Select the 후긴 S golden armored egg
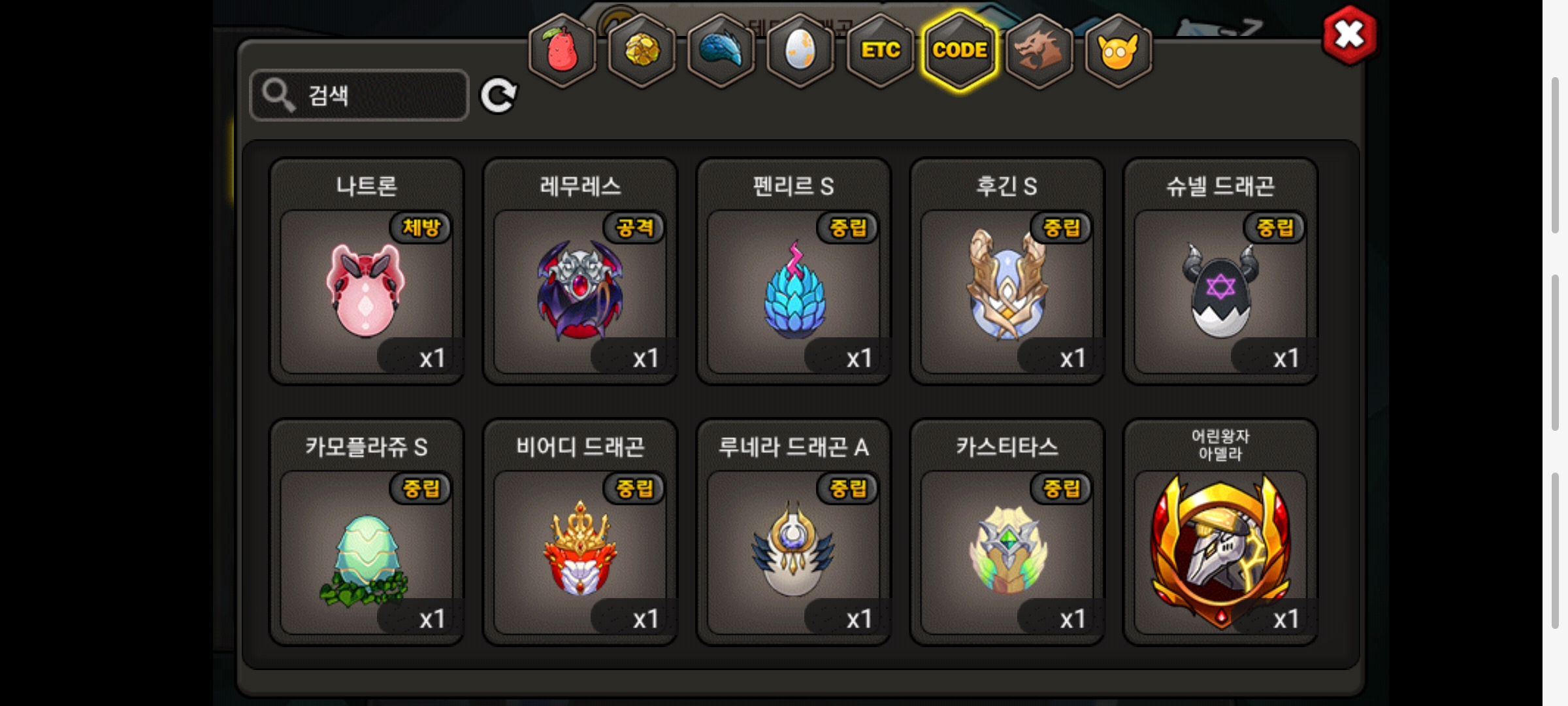Screen dimensions: 1568x706 (1007, 290)
